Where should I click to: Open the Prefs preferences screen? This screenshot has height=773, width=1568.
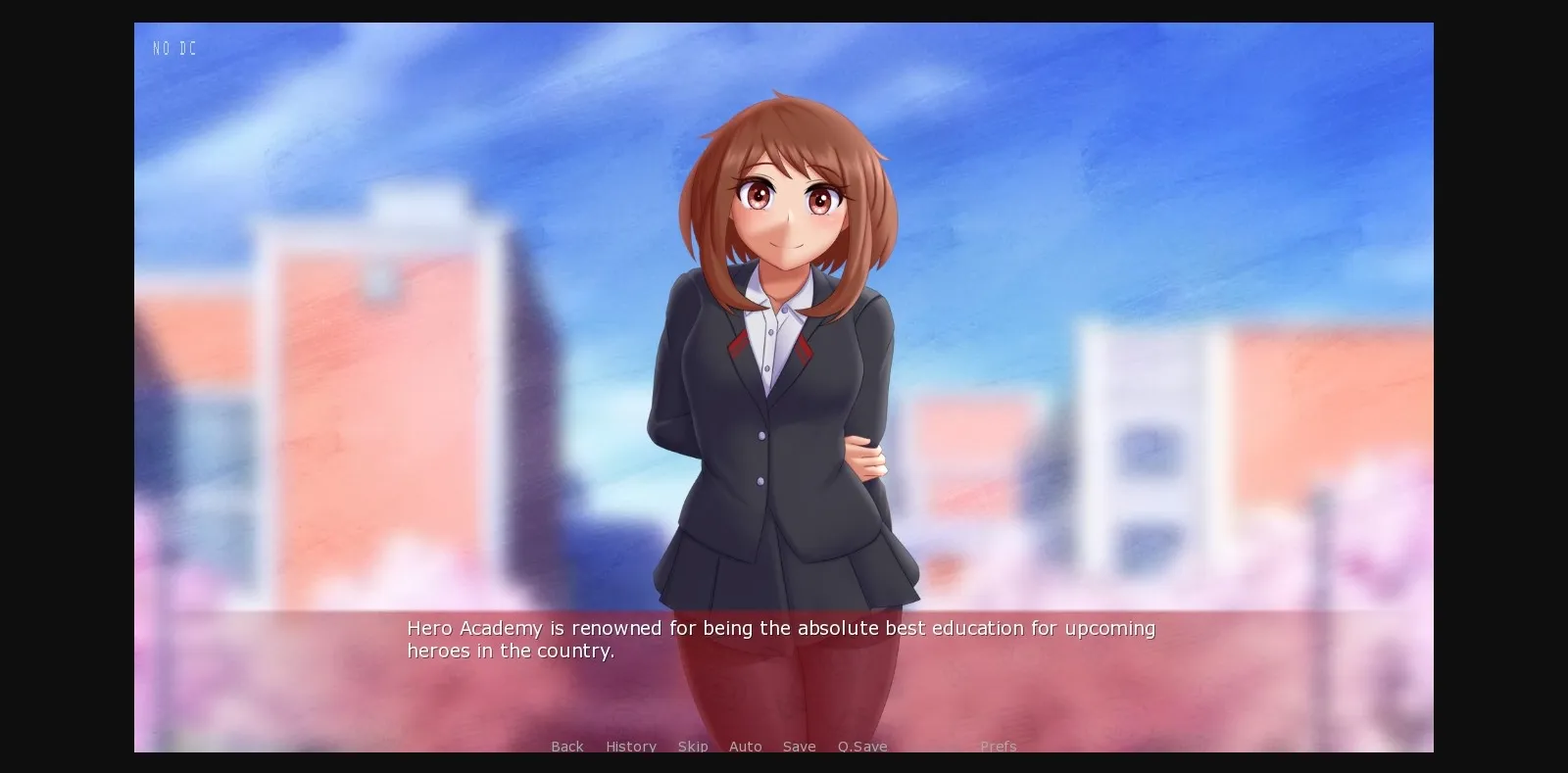[x=999, y=747]
